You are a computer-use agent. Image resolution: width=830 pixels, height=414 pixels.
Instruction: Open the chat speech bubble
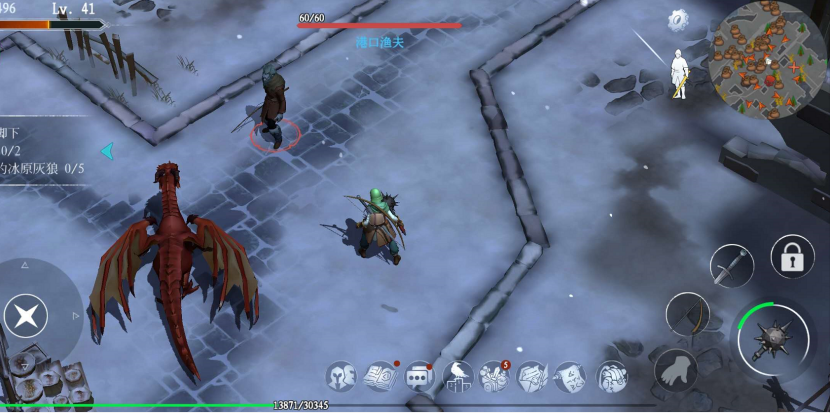pos(419,377)
